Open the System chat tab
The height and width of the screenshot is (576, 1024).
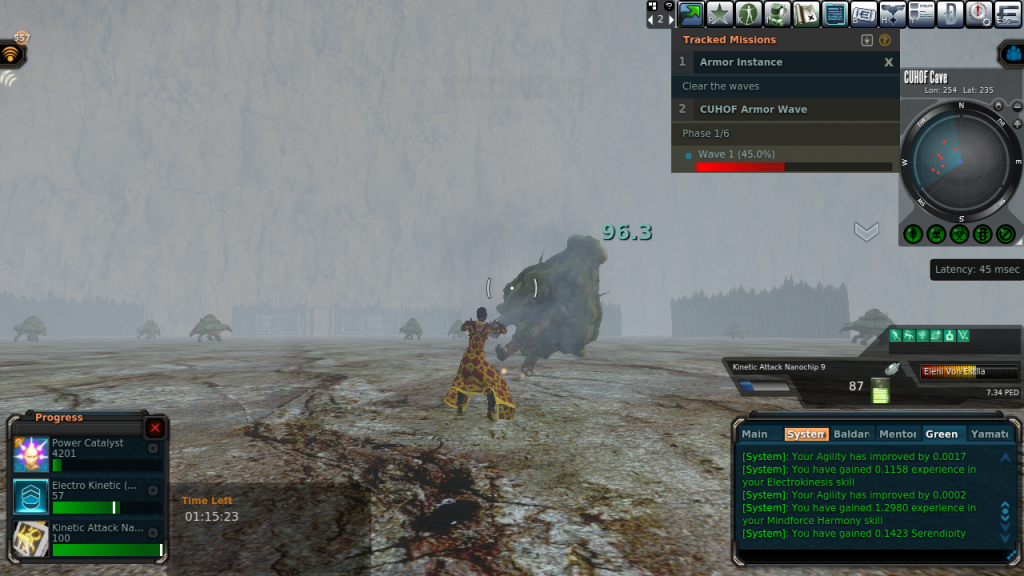[x=806, y=434]
